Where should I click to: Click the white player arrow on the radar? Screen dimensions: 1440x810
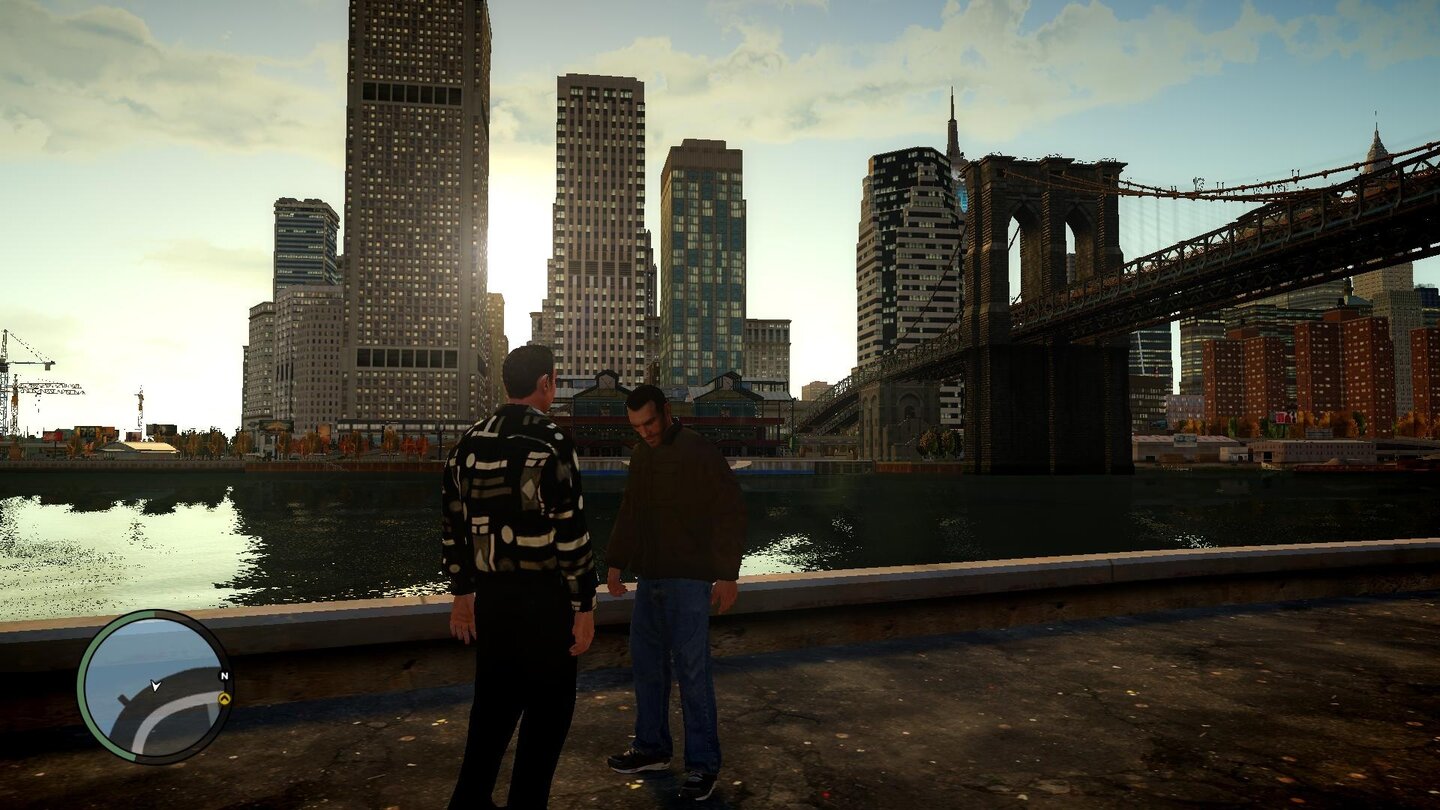click(x=155, y=687)
